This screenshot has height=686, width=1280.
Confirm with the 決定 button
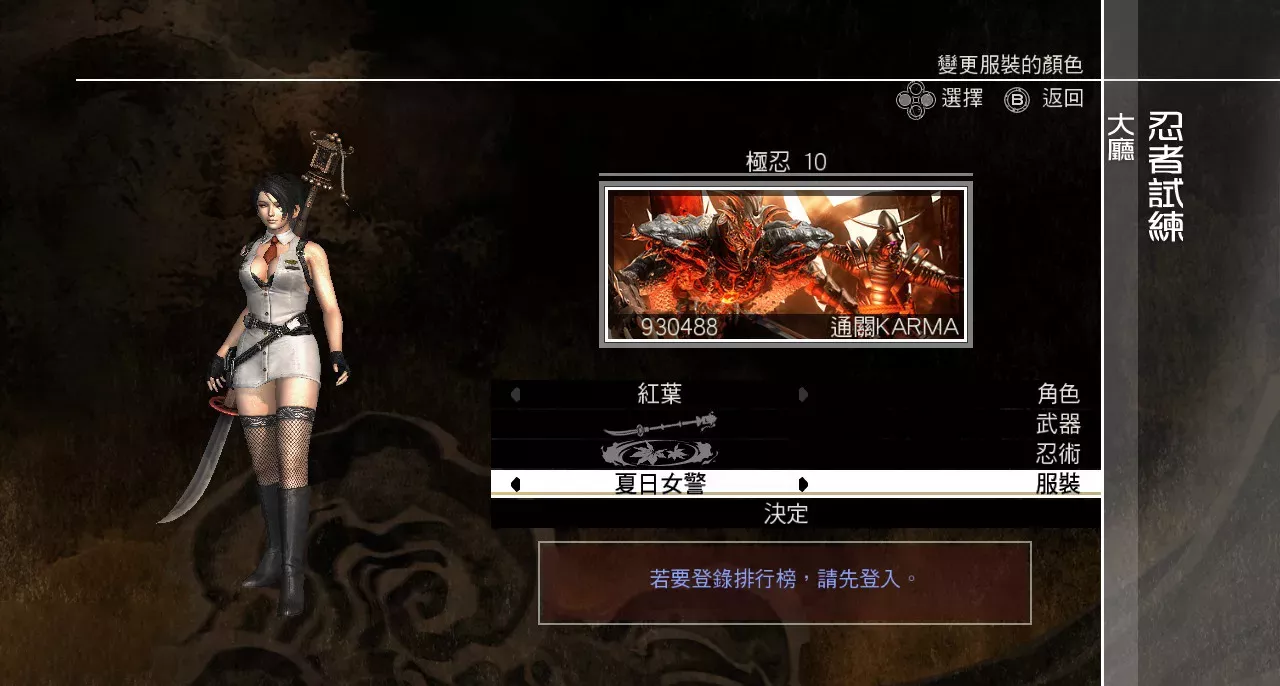(786, 514)
